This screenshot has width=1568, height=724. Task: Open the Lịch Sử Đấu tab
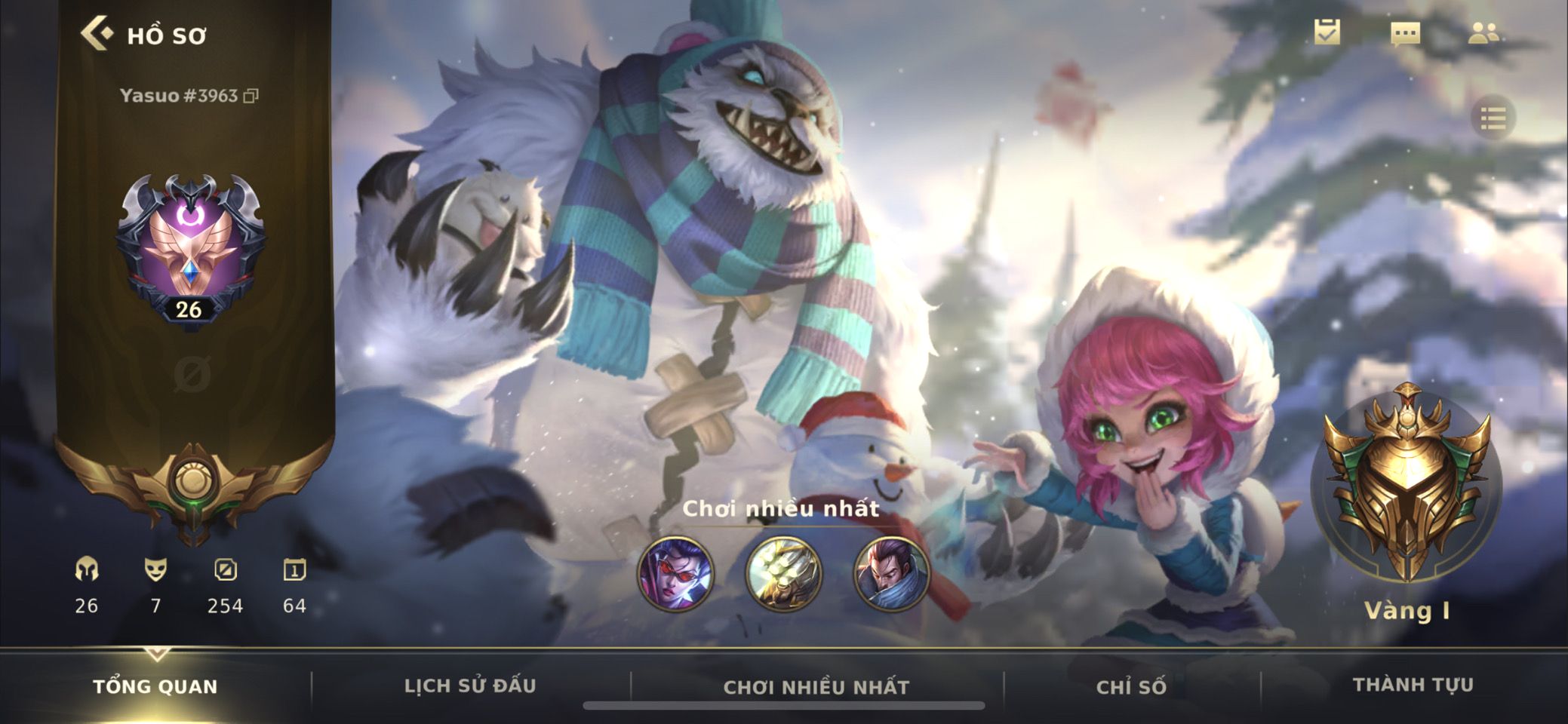coord(470,686)
